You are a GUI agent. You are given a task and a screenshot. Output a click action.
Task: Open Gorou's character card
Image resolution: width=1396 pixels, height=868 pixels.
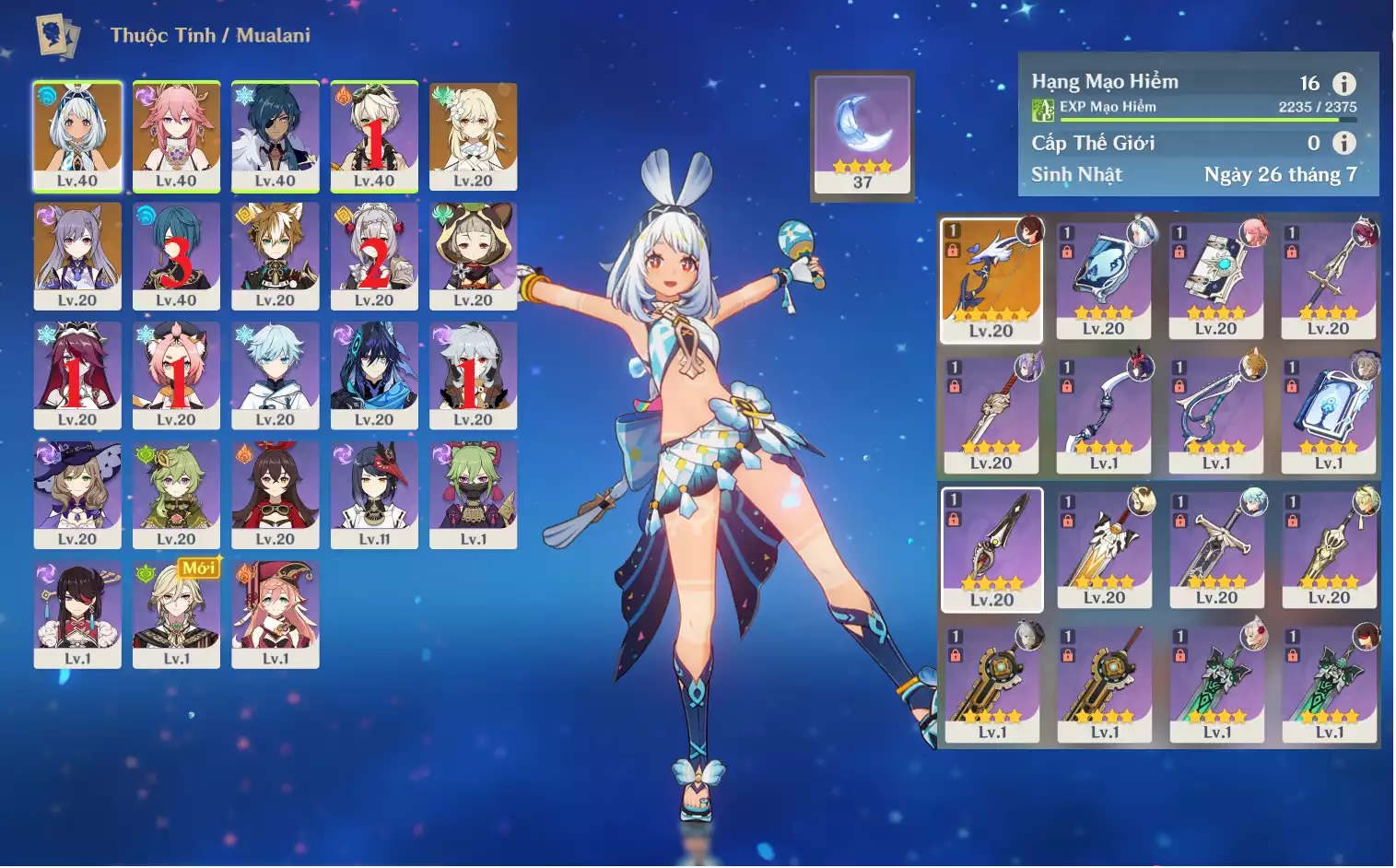click(275, 256)
